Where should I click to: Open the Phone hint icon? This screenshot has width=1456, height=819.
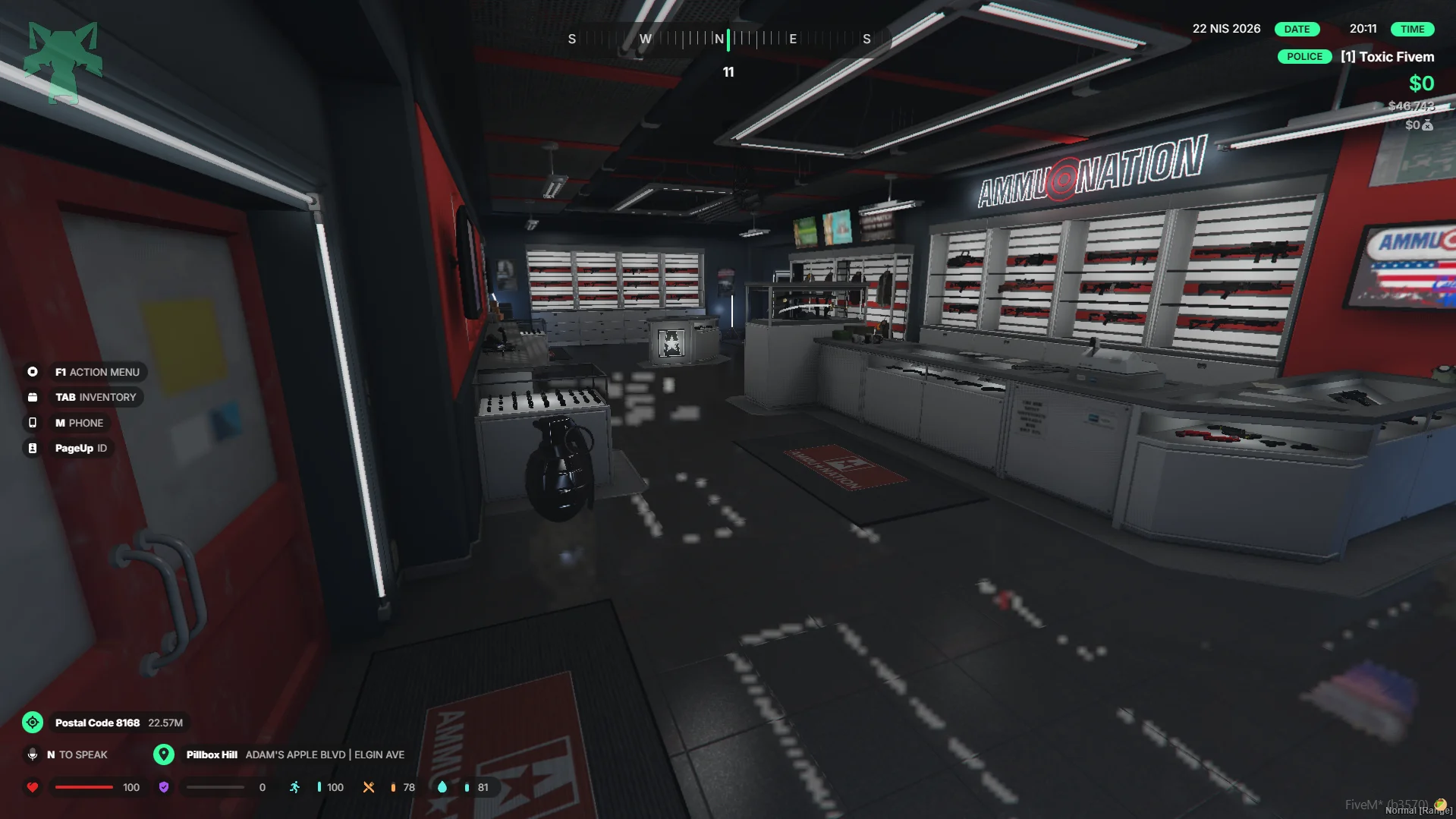click(33, 423)
